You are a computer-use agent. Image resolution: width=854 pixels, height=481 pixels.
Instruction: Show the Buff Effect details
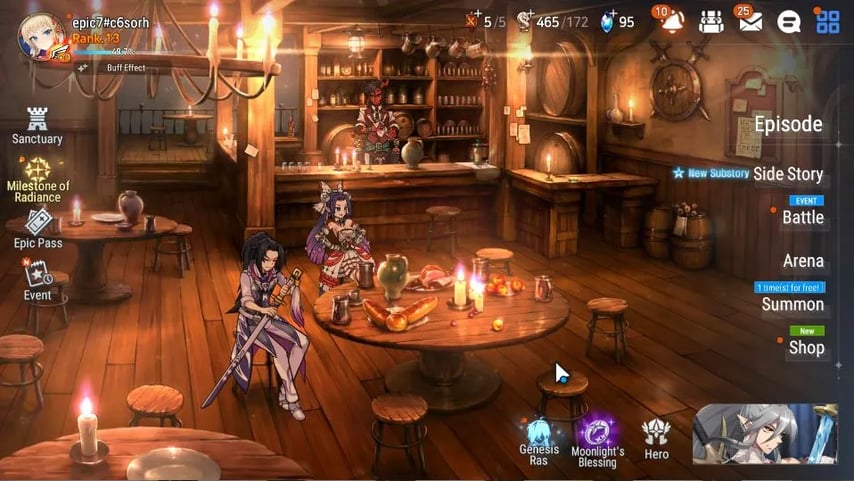click(125, 68)
